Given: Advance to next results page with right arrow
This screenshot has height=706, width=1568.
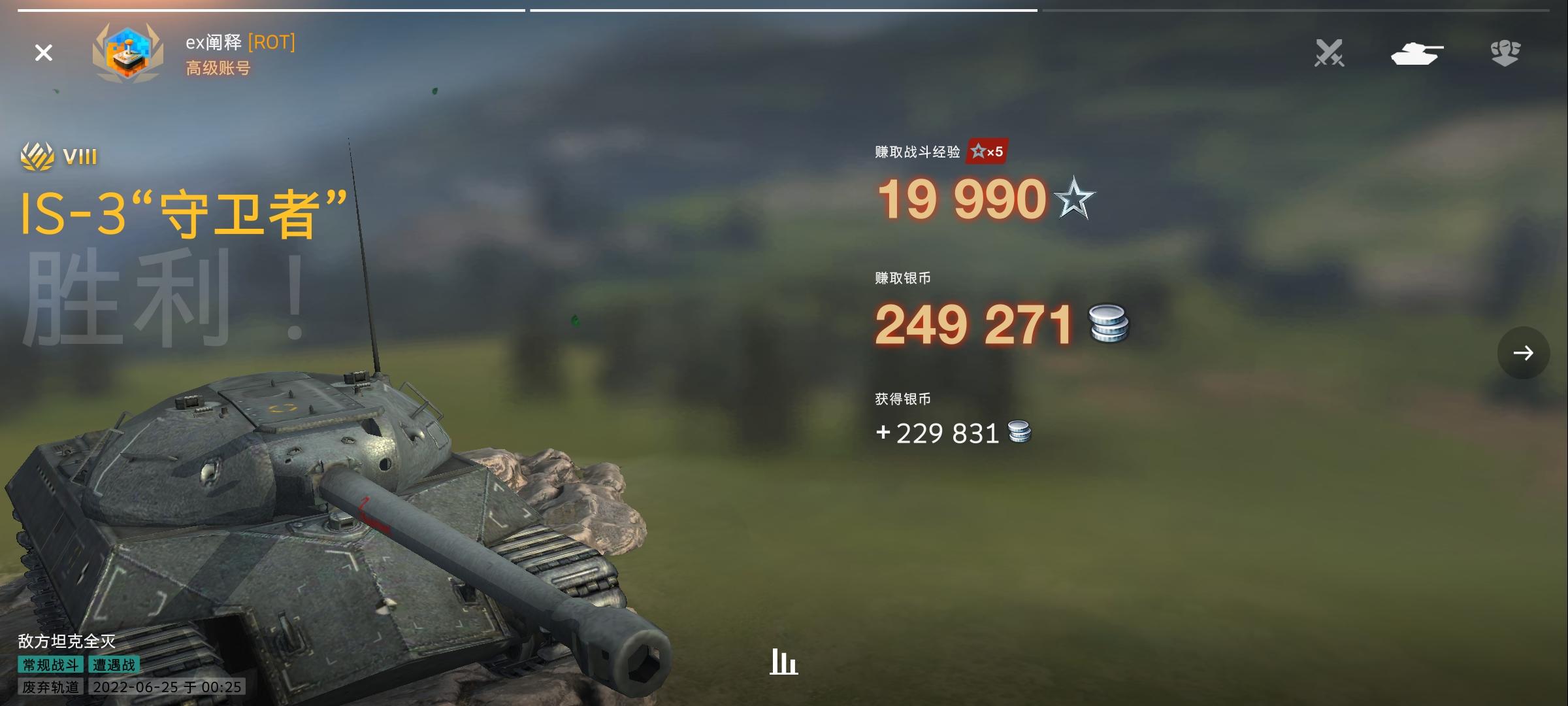Looking at the screenshot, I should (x=1523, y=353).
